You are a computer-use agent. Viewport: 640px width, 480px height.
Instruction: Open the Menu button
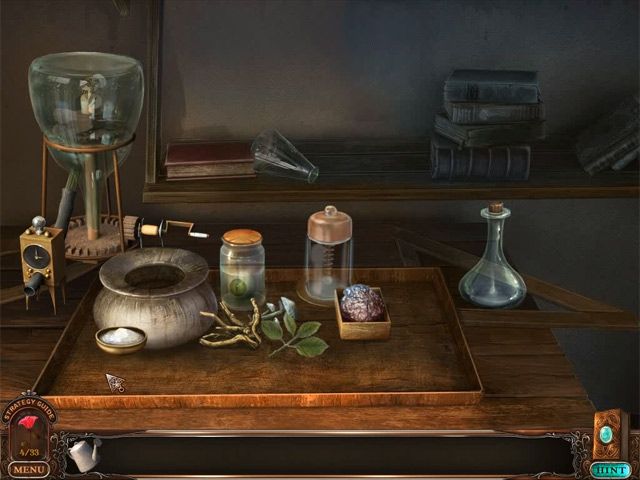(29, 468)
